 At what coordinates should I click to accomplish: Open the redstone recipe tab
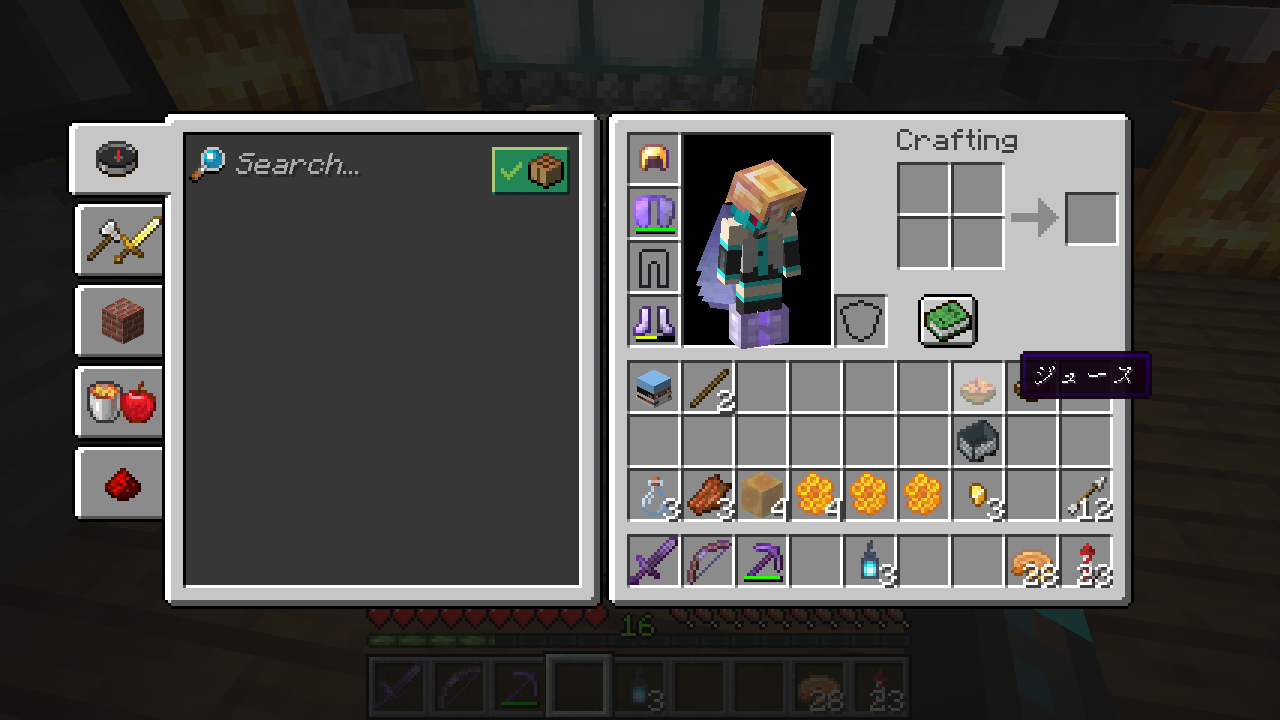point(121,483)
